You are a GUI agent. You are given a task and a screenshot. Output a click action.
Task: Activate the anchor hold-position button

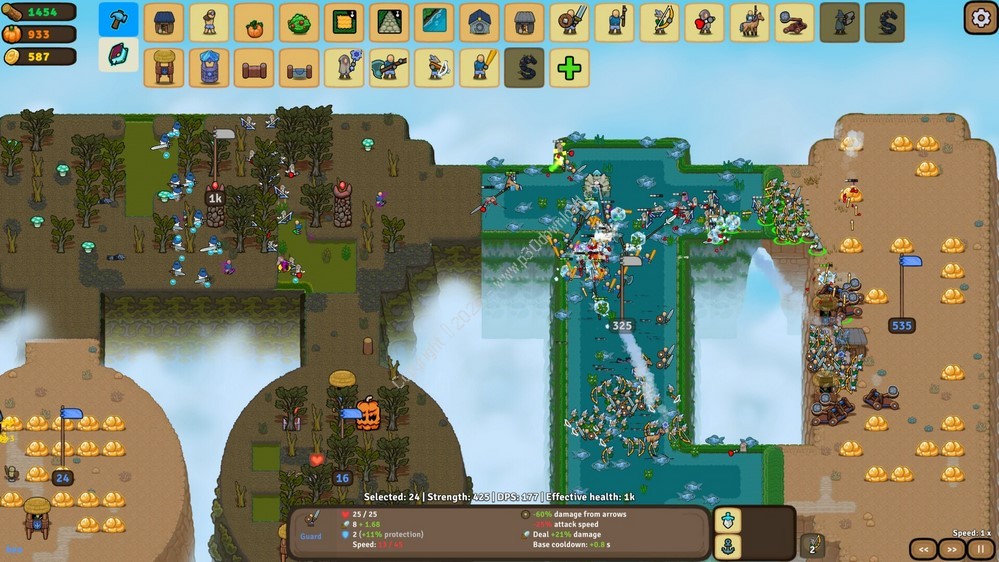point(727,547)
